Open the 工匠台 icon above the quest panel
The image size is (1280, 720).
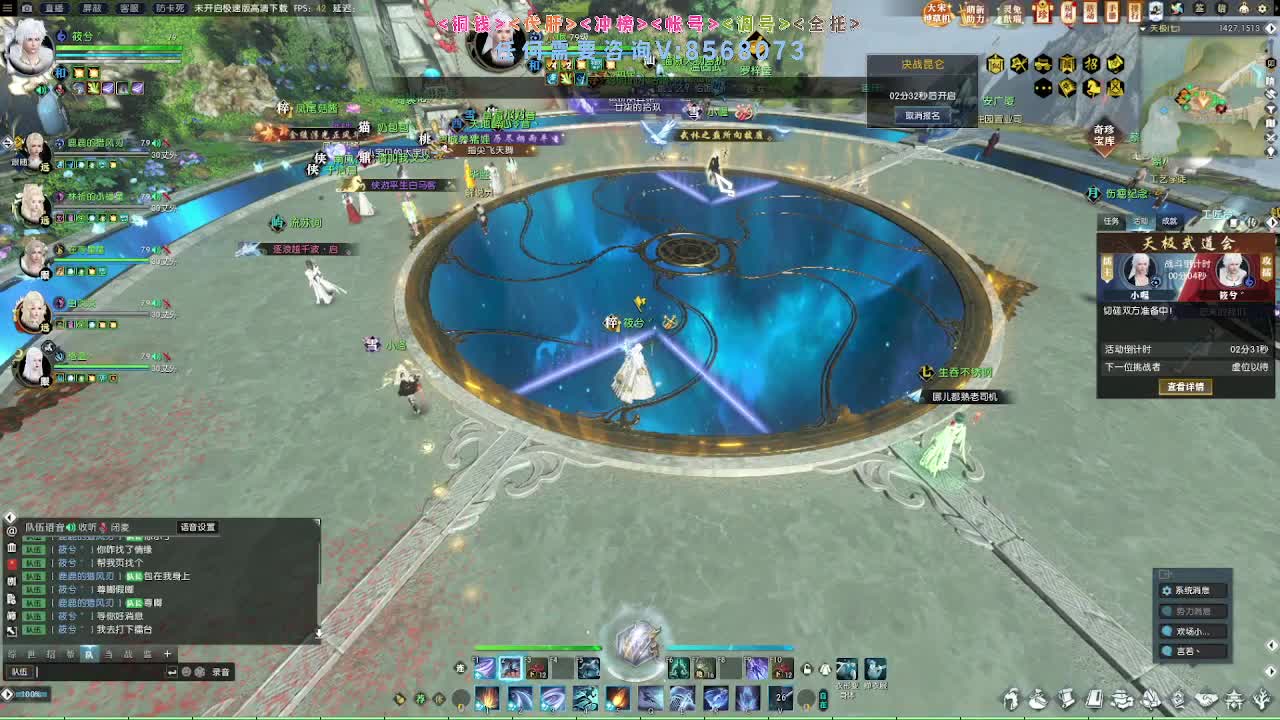tap(1218, 212)
